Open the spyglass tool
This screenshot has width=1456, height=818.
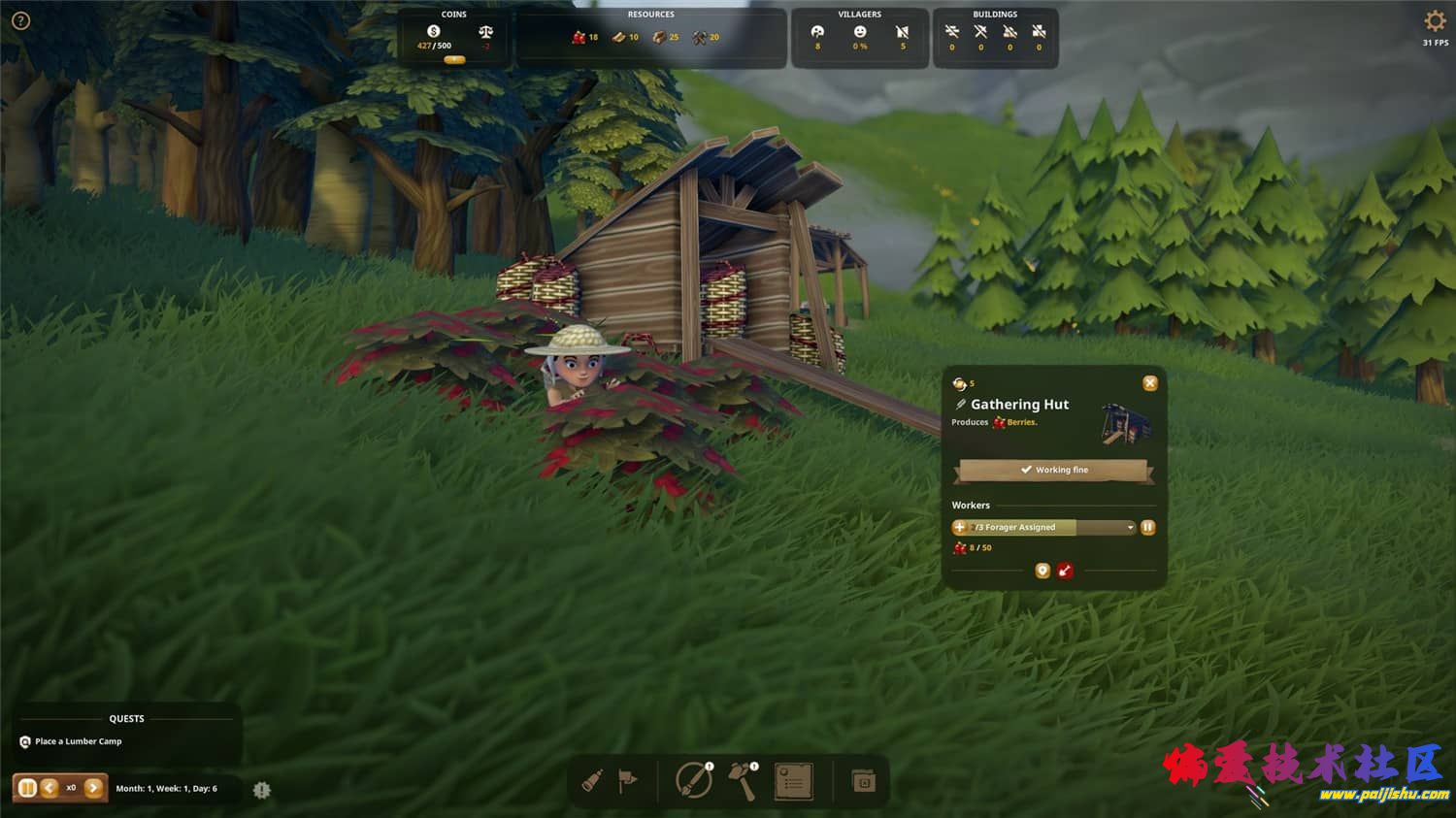(x=593, y=781)
